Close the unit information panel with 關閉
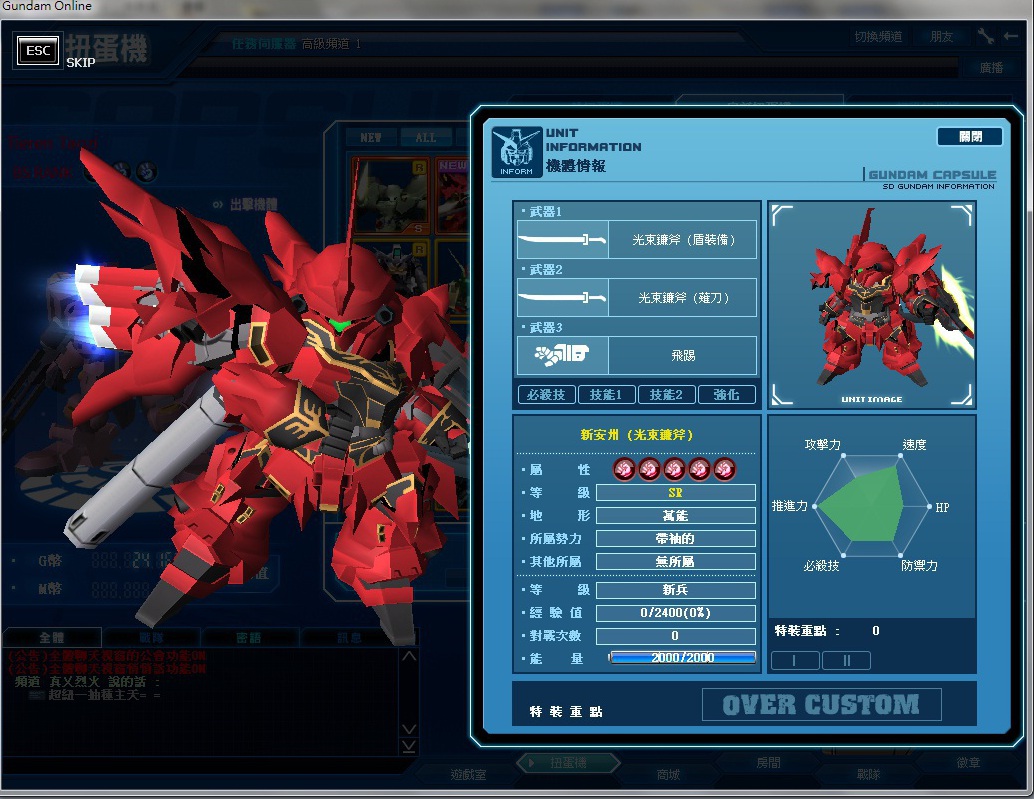 (969, 137)
